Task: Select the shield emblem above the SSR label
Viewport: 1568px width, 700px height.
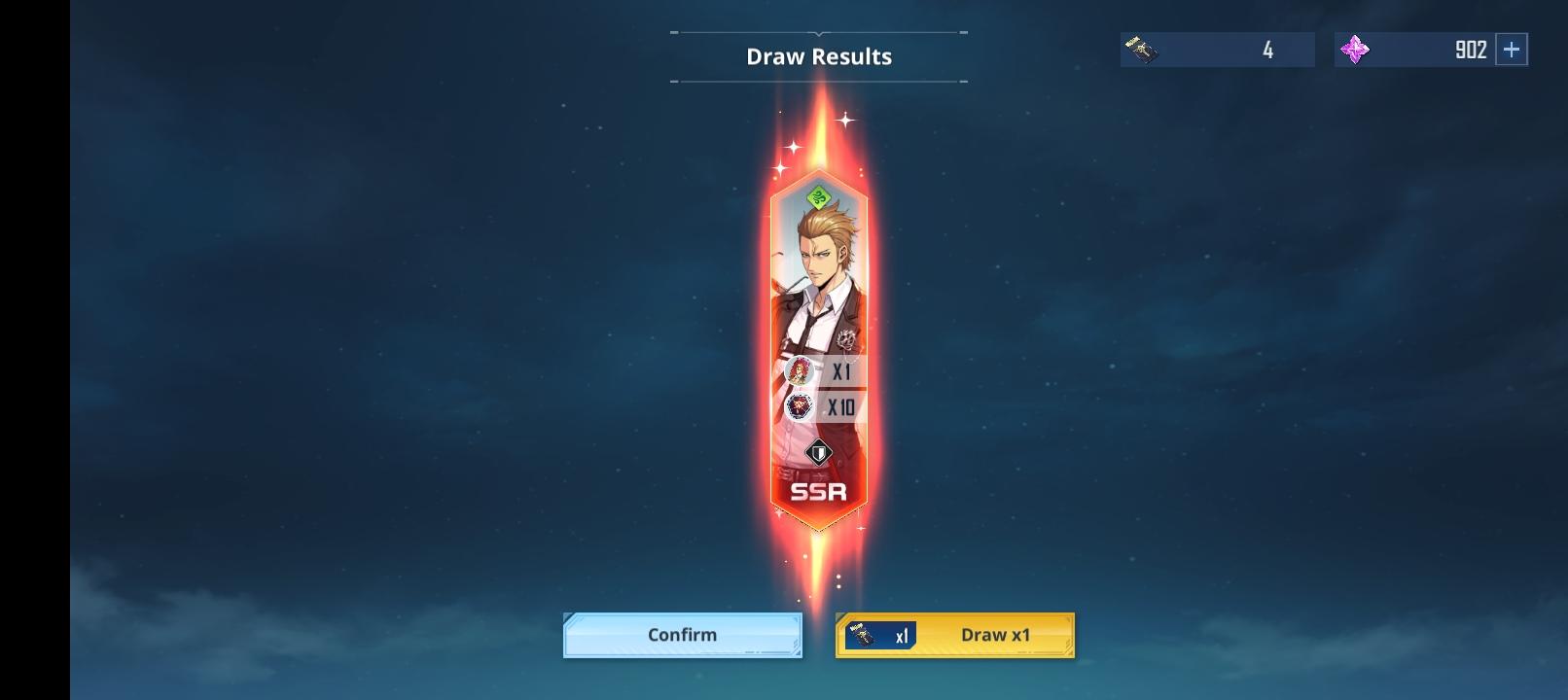Action: pyautogui.click(x=818, y=451)
